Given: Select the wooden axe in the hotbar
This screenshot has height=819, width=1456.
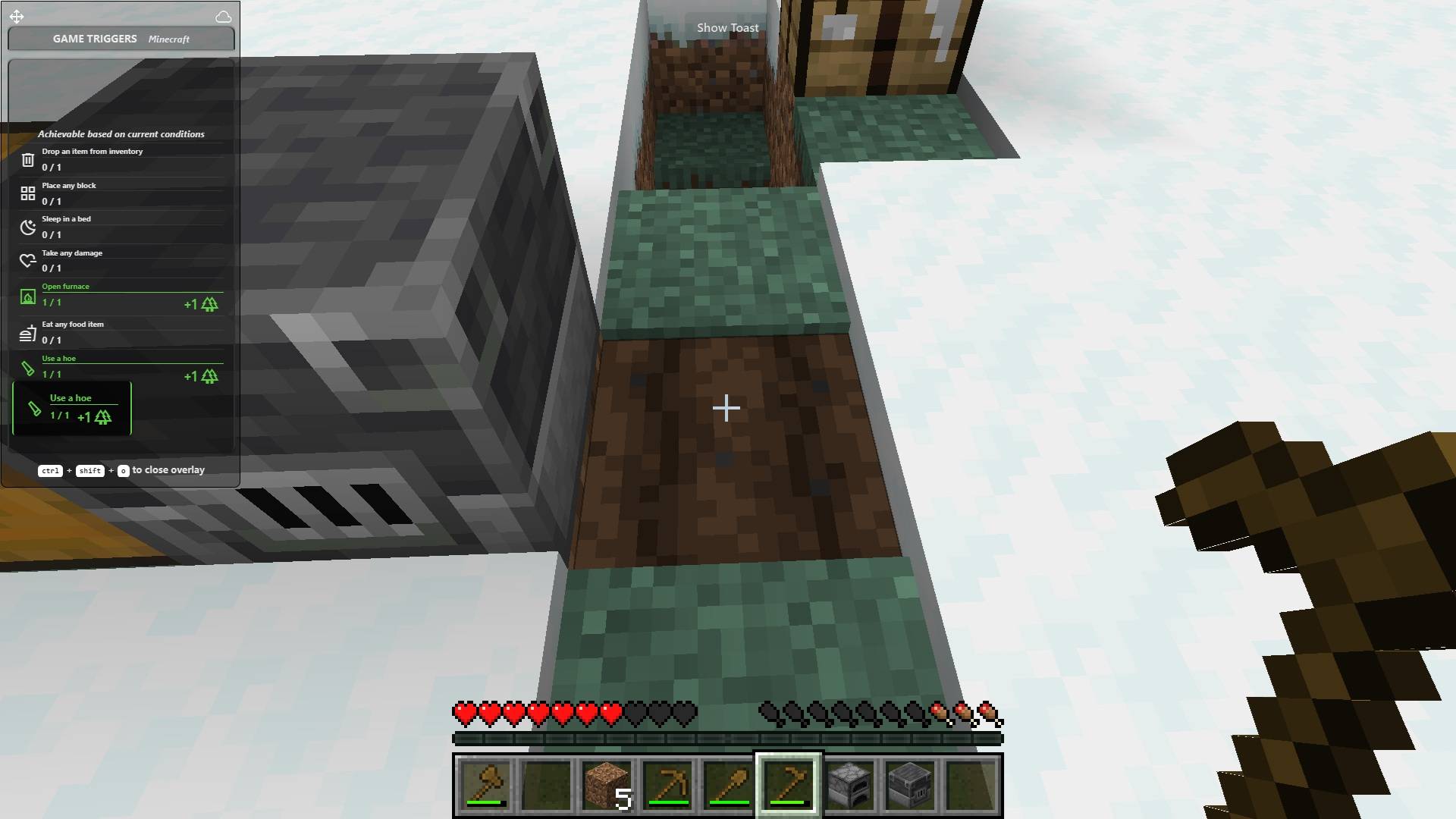Looking at the screenshot, I should 485,785.
